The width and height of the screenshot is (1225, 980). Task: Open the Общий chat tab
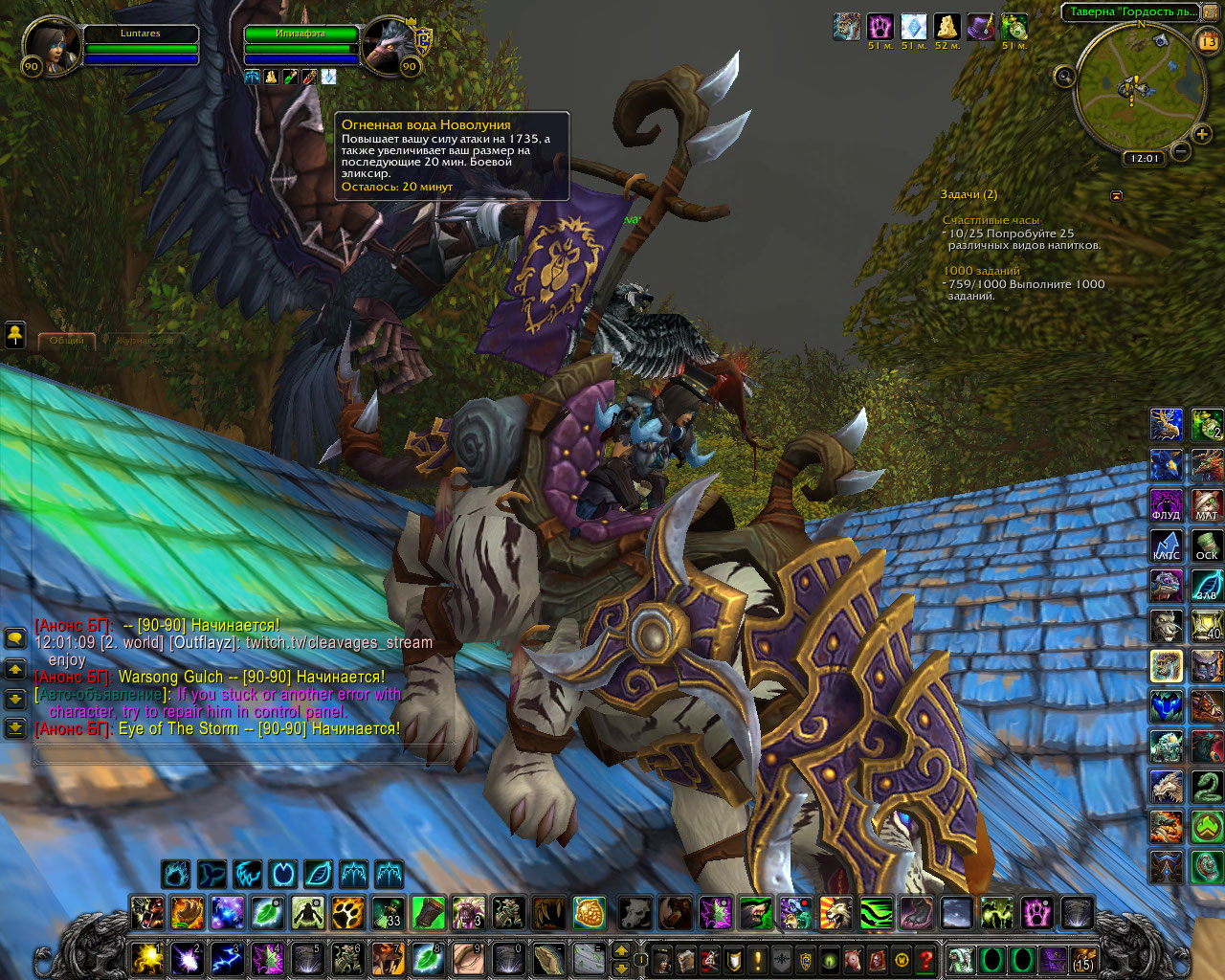pos(67,341)
